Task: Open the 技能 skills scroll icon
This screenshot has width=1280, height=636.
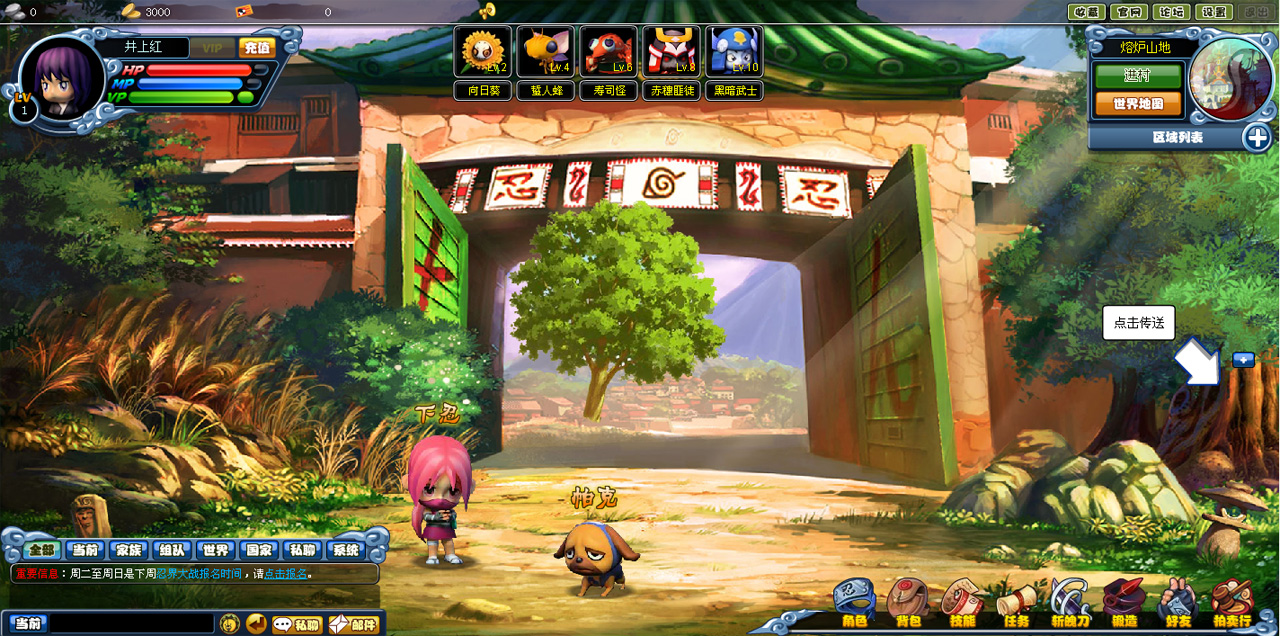Action: [962, 603]
